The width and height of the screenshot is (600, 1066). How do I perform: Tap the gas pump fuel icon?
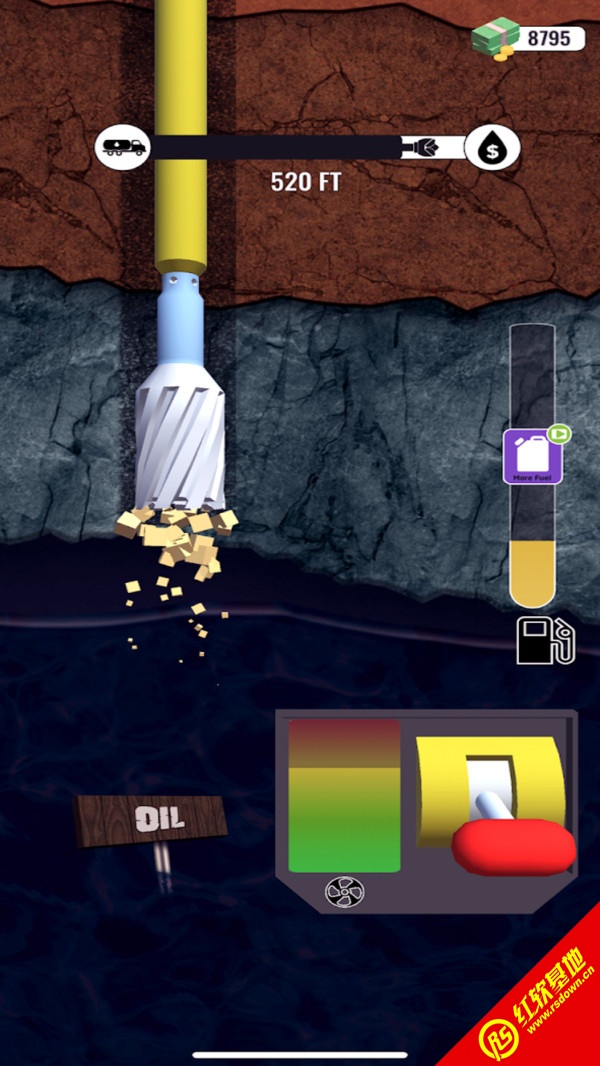545,641
